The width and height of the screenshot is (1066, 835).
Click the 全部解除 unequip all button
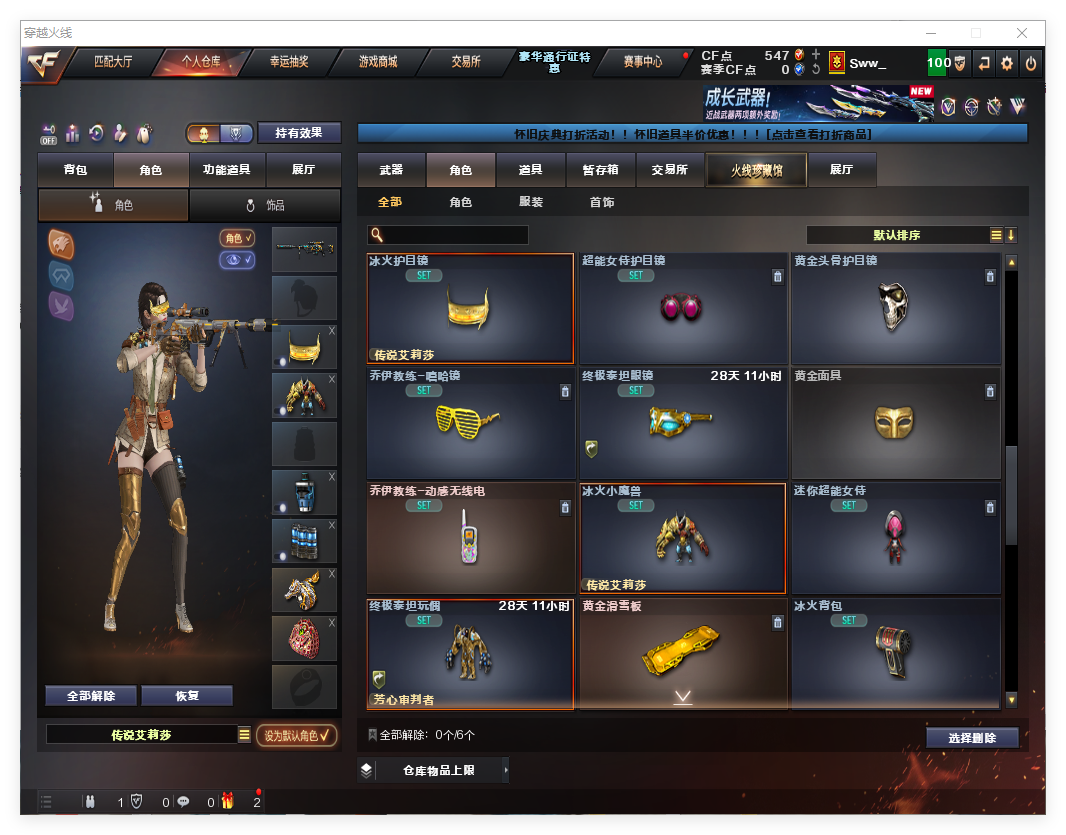tap(91, 696)
